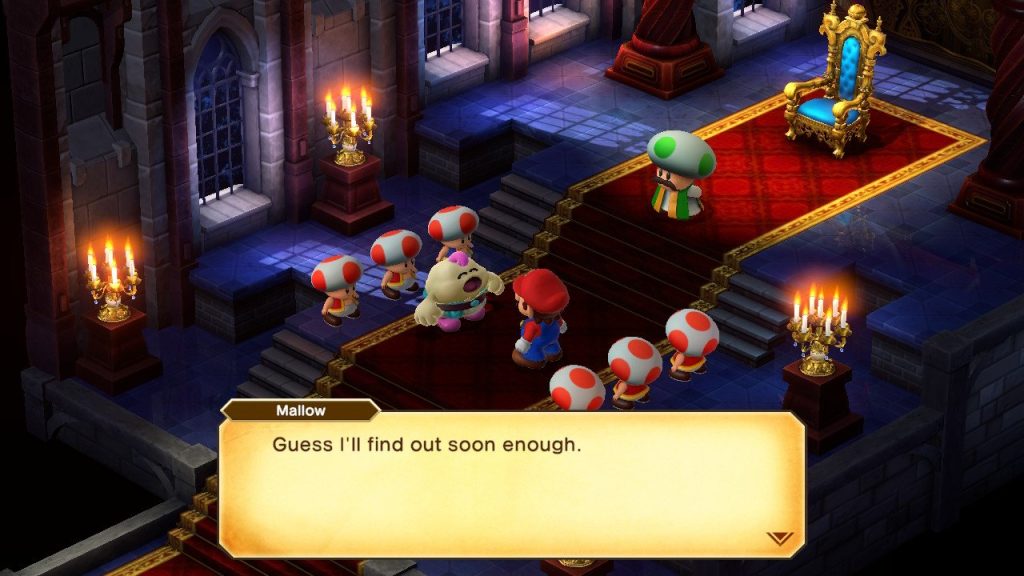Advance dialogue with the down arrow indicator
The height and width of the screenshot is (576, 1024).
pos(779,538)
